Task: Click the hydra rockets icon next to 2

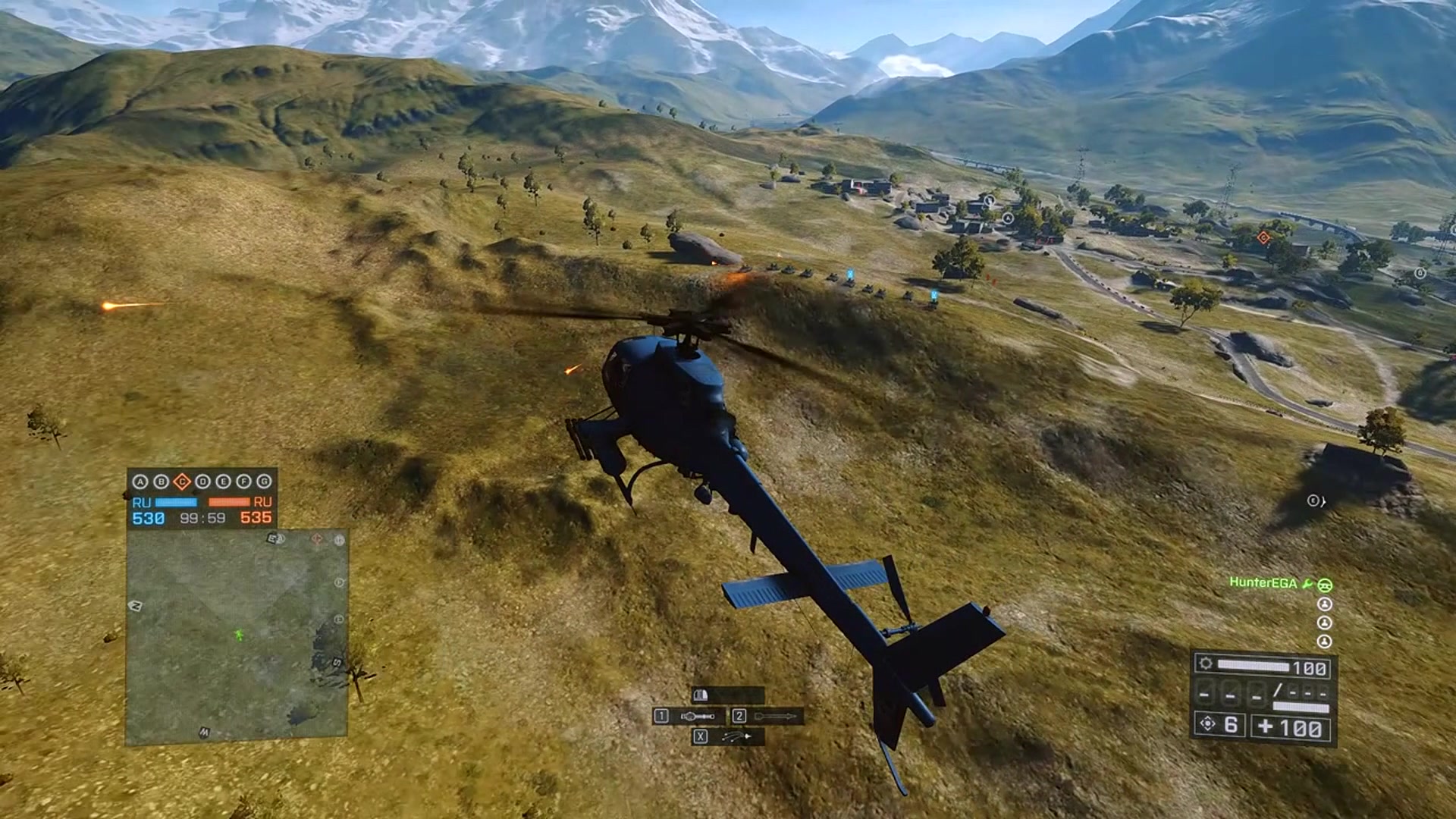Action: click(773, 716)
